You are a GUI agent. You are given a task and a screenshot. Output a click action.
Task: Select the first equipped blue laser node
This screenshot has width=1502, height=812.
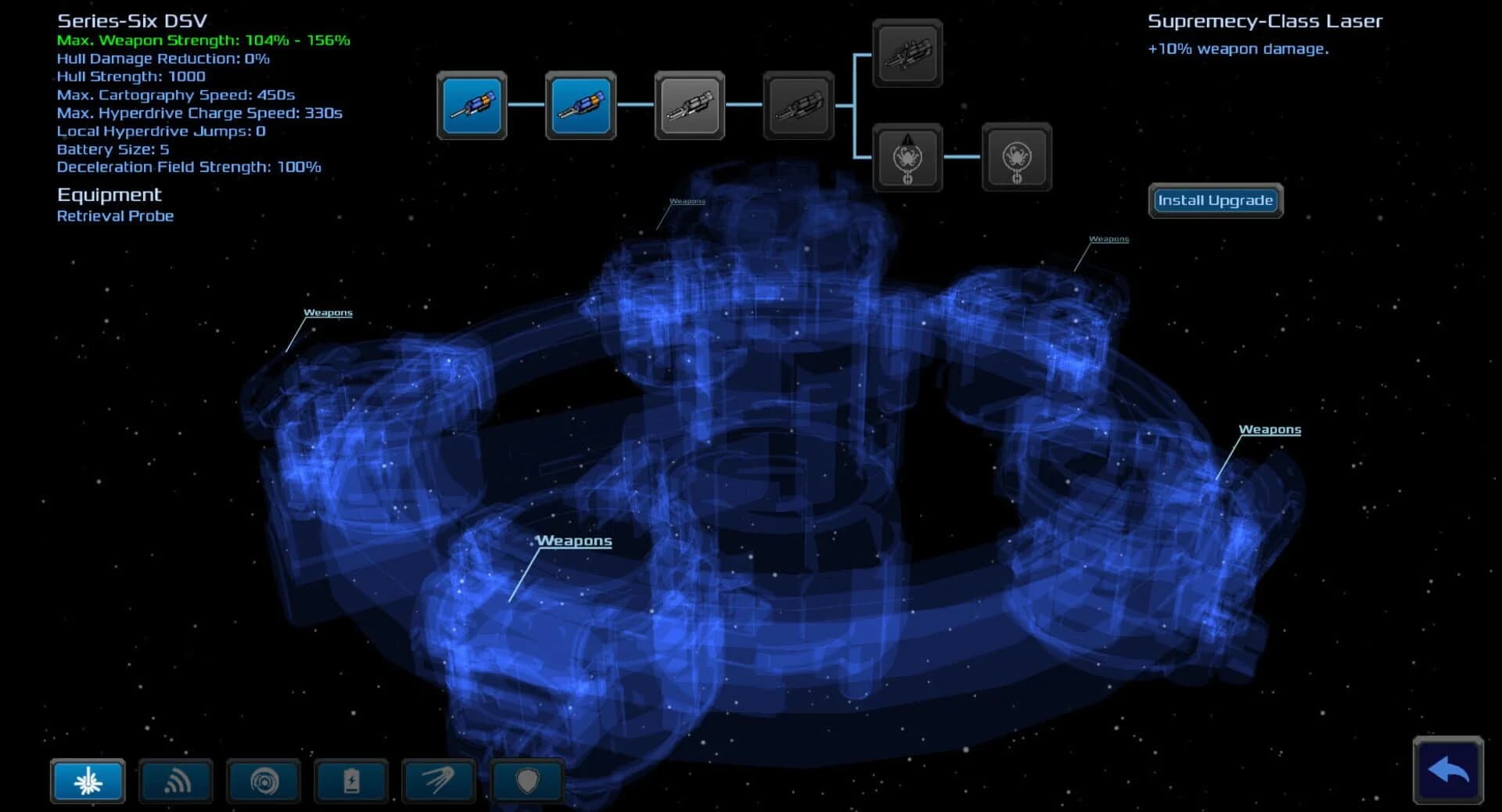(472, 105)
